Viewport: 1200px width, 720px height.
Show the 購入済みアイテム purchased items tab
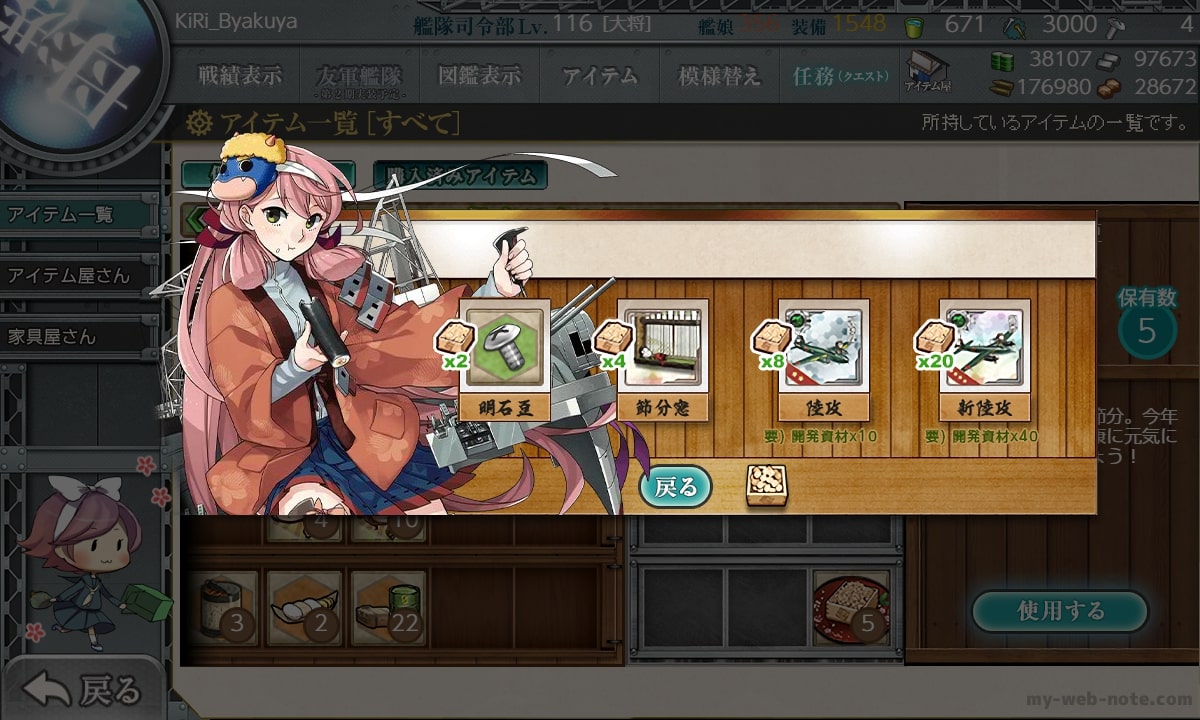click(461, 176)
